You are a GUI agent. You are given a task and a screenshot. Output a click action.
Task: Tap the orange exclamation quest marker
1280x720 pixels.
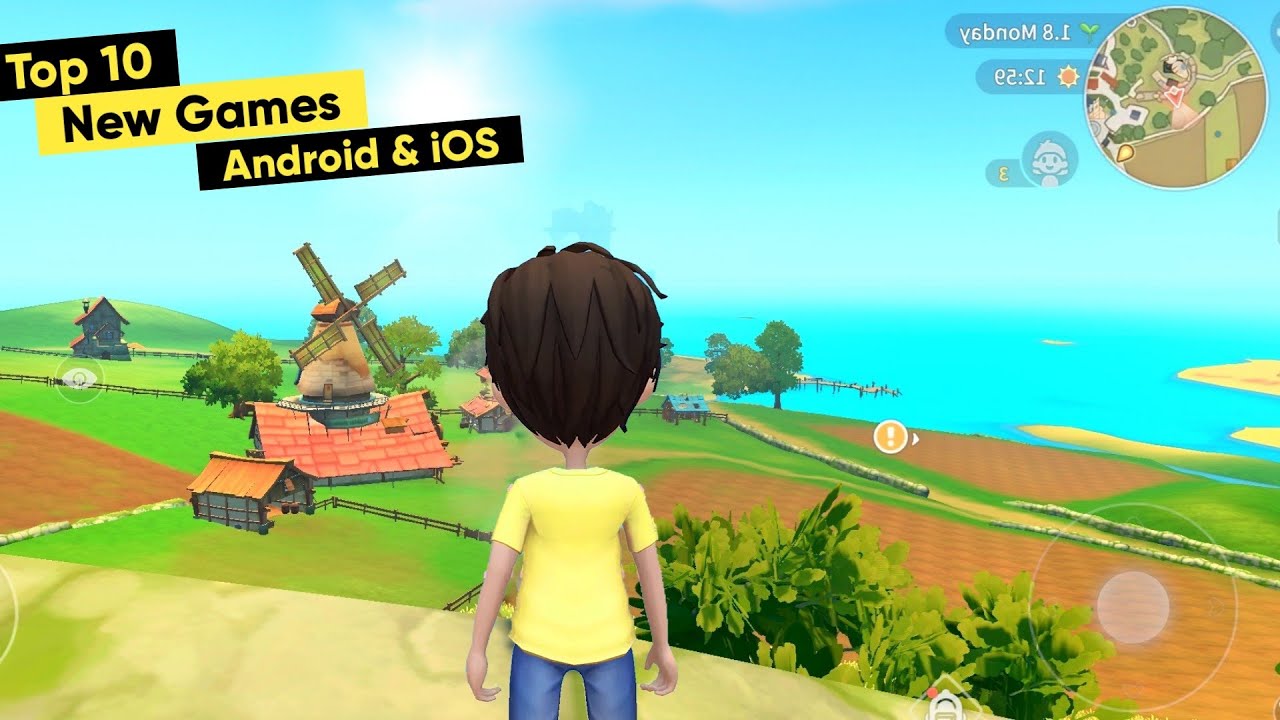pyautogui.click(x=888, y=434)
